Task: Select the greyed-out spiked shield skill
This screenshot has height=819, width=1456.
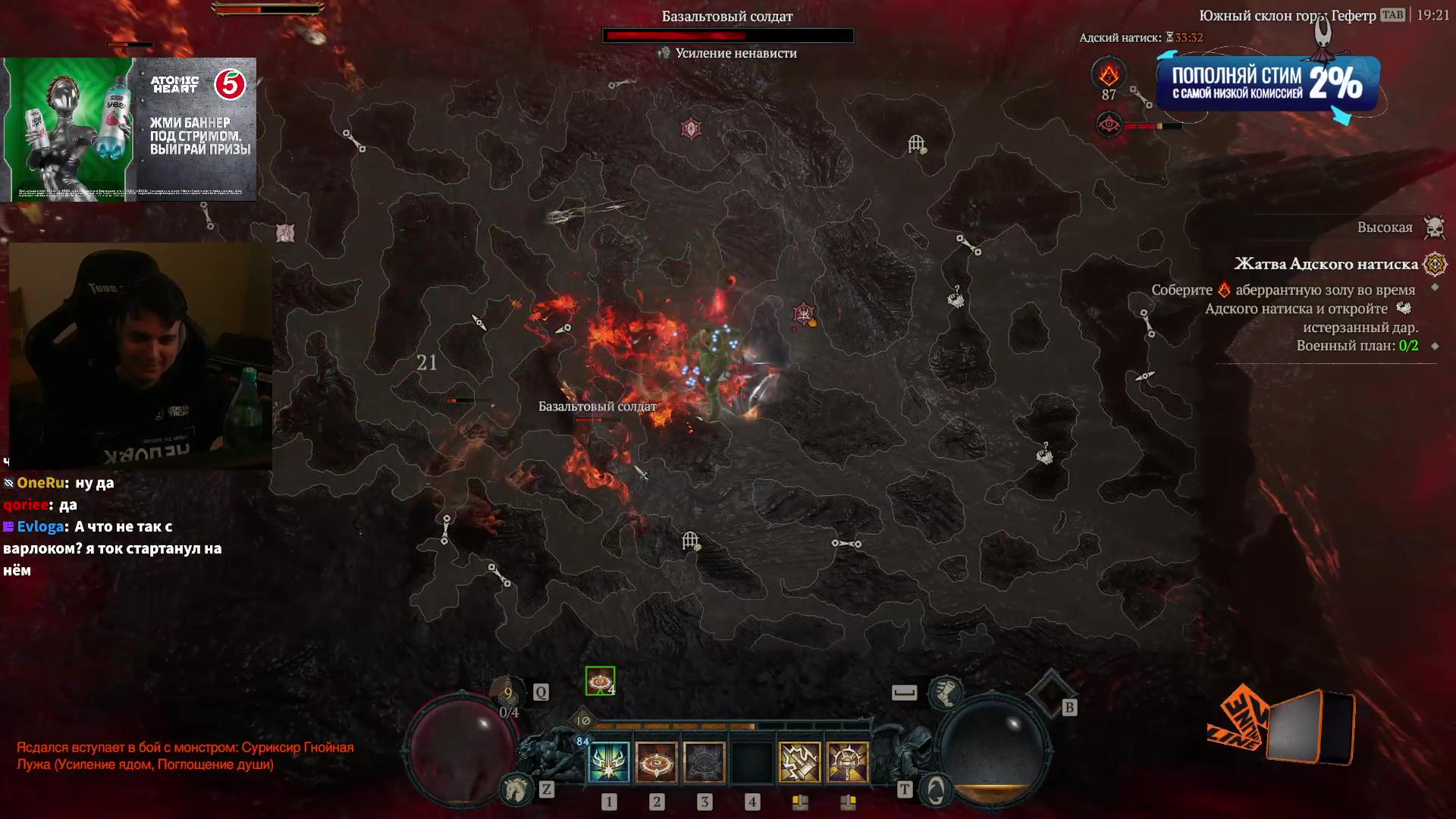Action: 704,762
